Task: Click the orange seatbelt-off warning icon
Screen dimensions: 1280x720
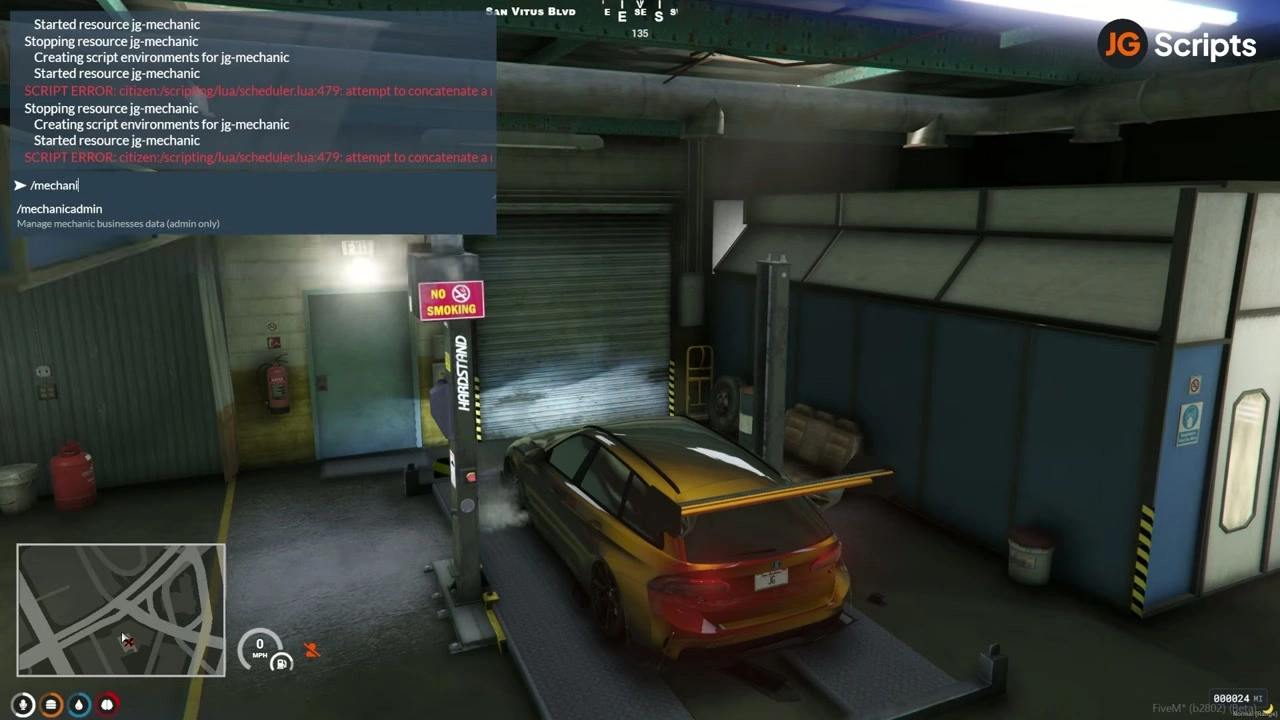Action: [312, 650]
